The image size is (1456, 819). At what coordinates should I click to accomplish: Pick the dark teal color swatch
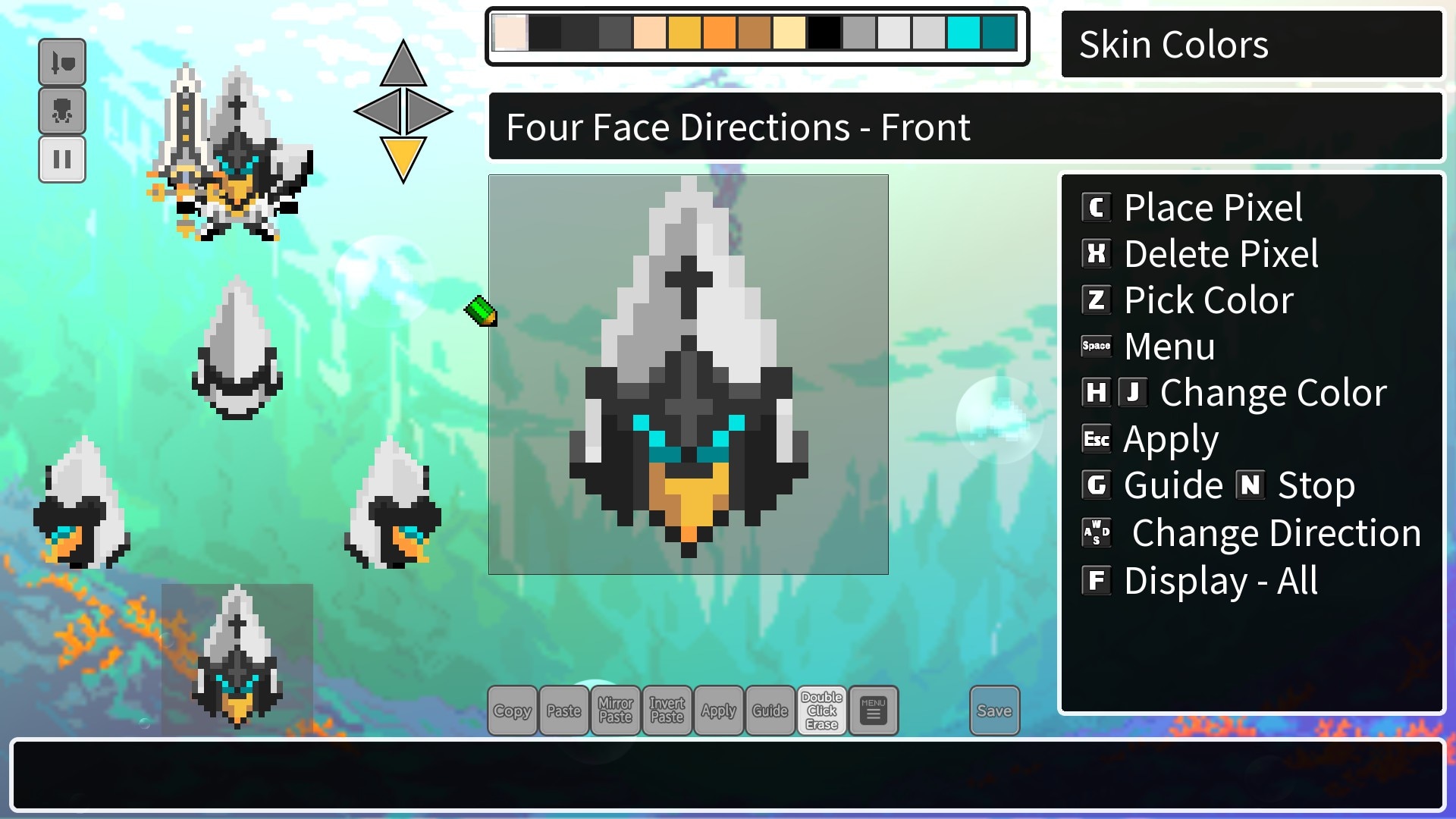pos(999,33)
